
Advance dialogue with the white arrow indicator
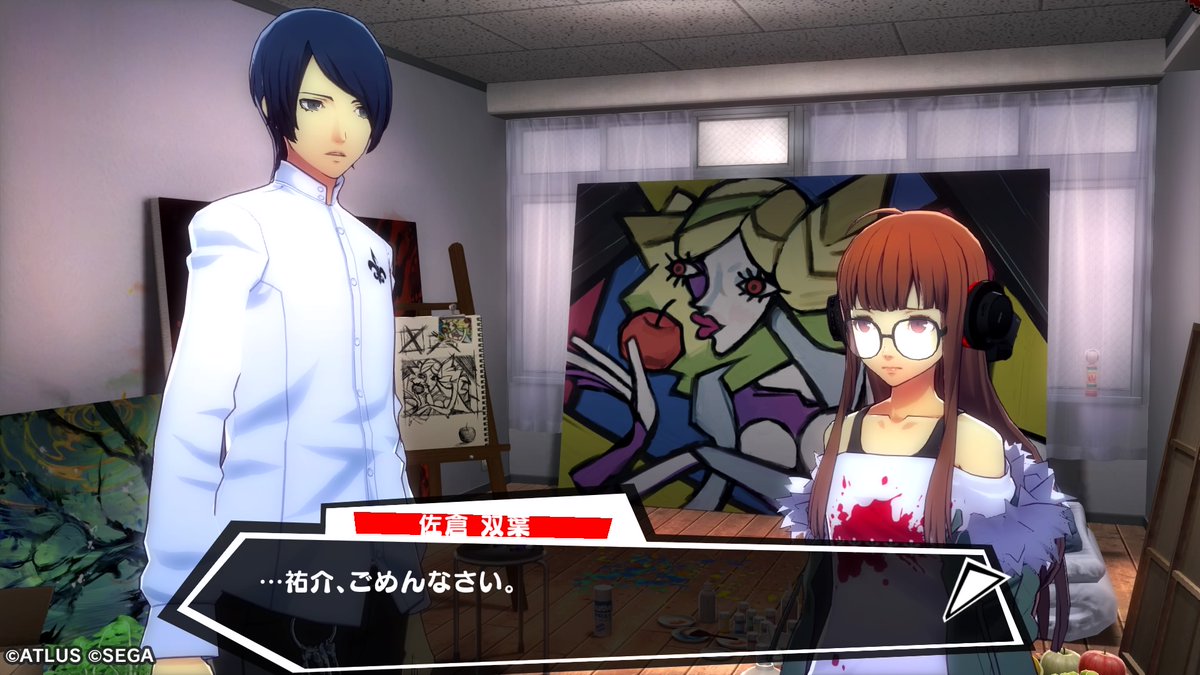[972, 589]
